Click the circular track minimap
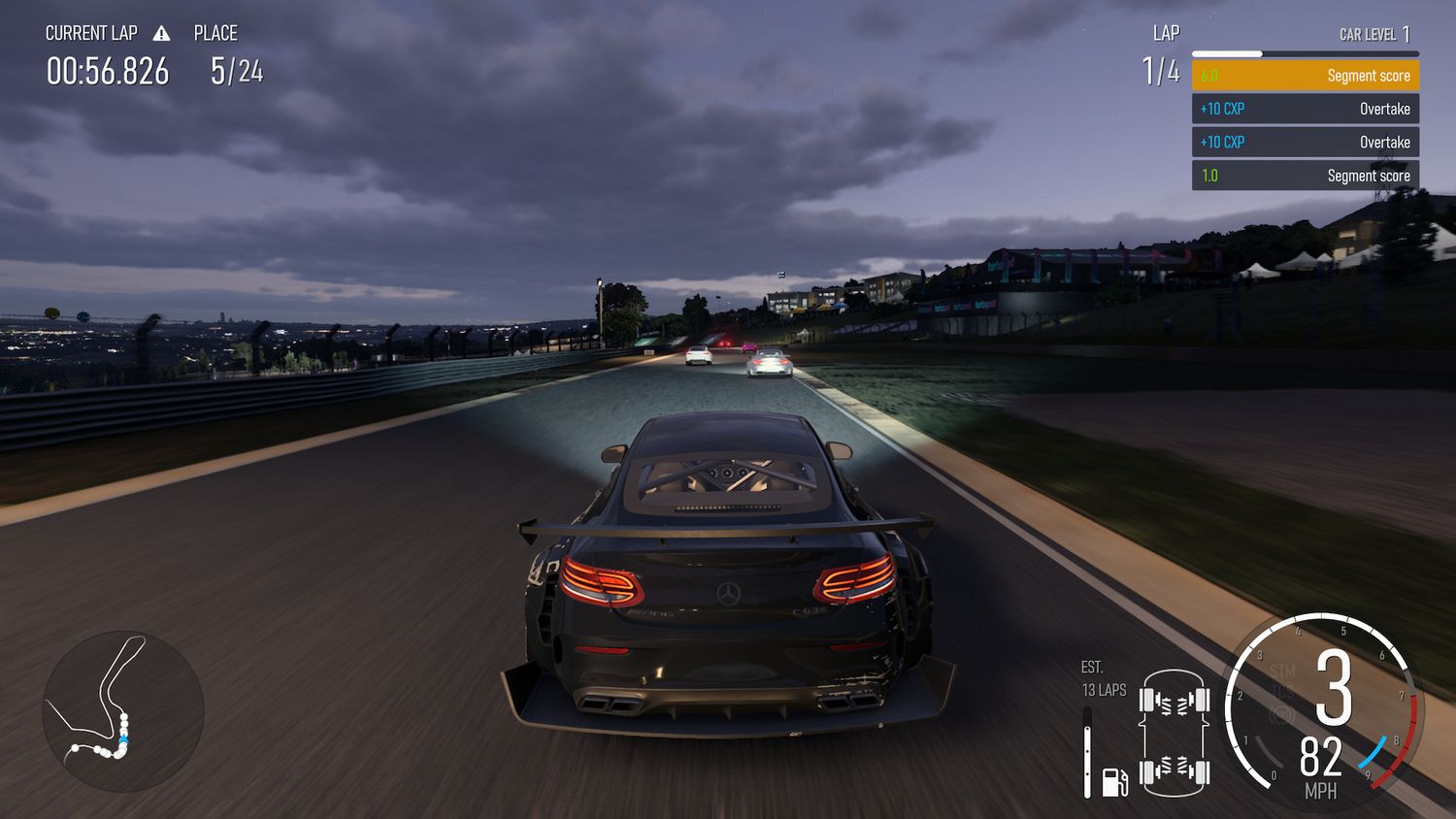Screen dimensions: 1456x819 point(123,709)
